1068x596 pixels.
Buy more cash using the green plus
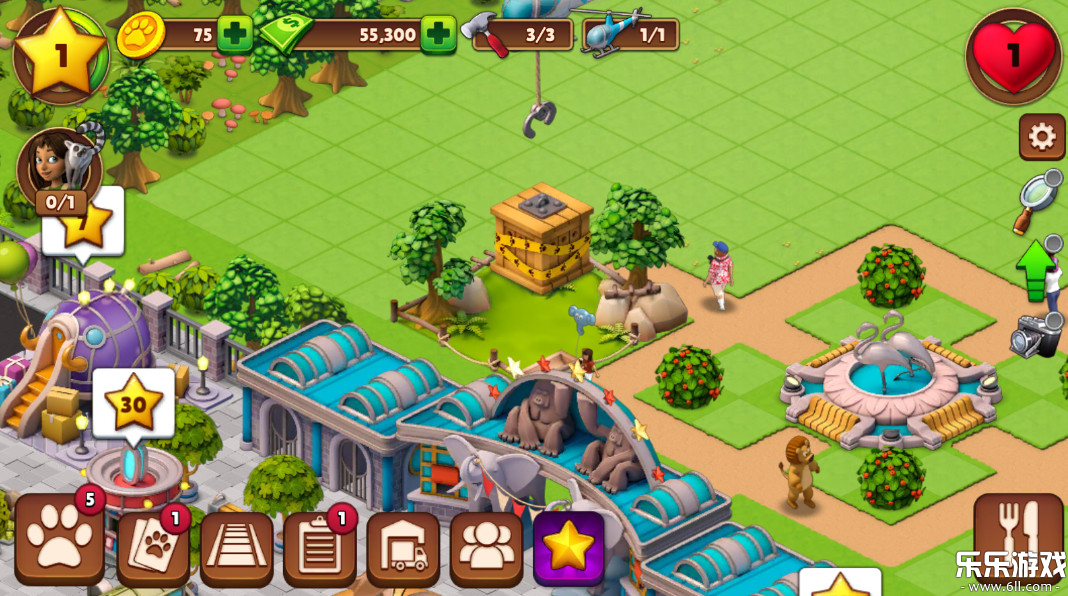click(438, 34)
